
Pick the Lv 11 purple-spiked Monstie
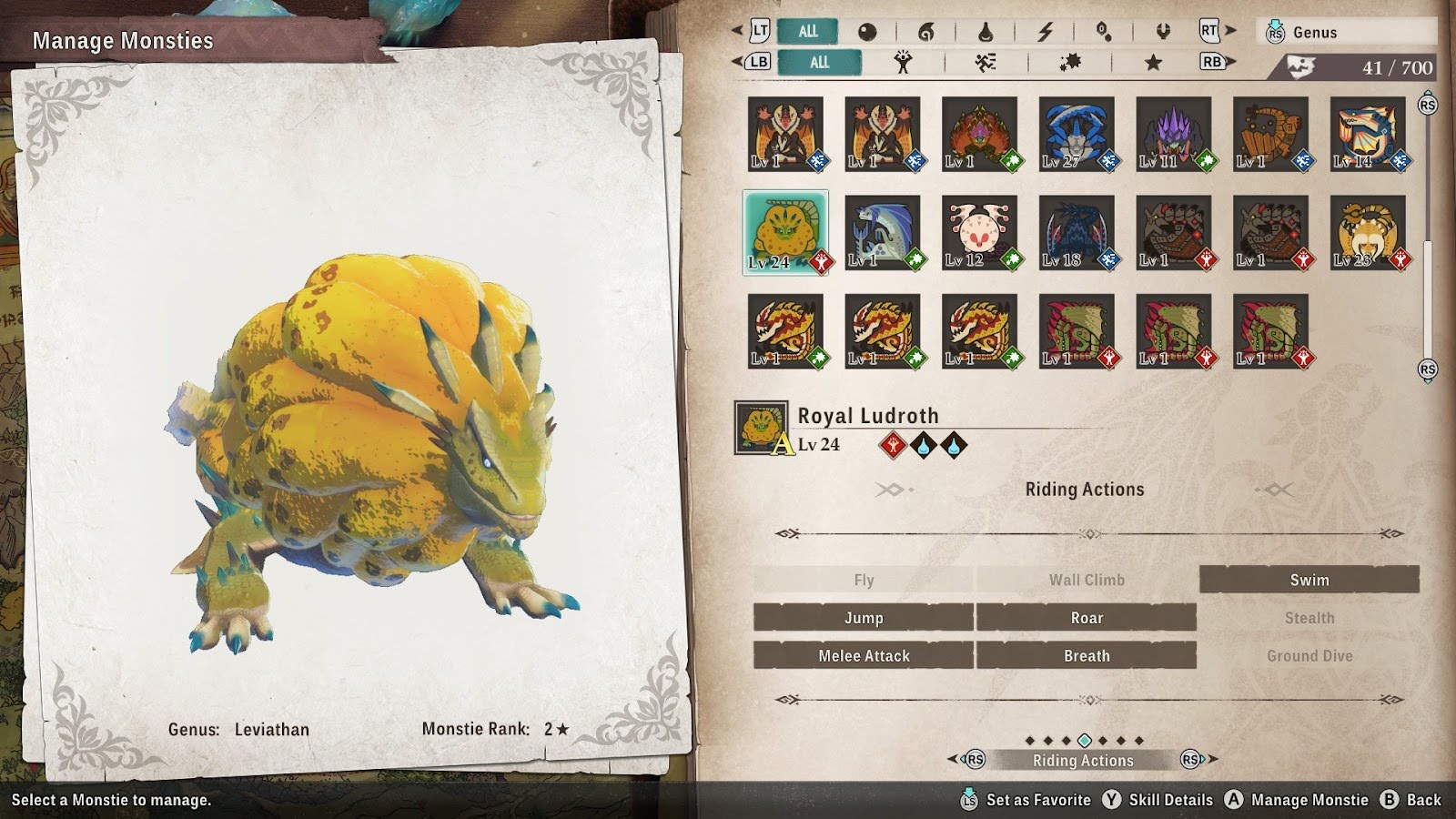pyautogui.click(x=1174, y=135)
